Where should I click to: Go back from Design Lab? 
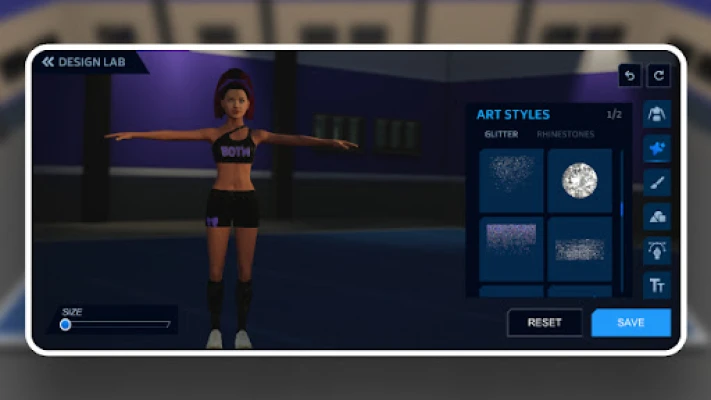pyautogui.click(x=48, y=62)
